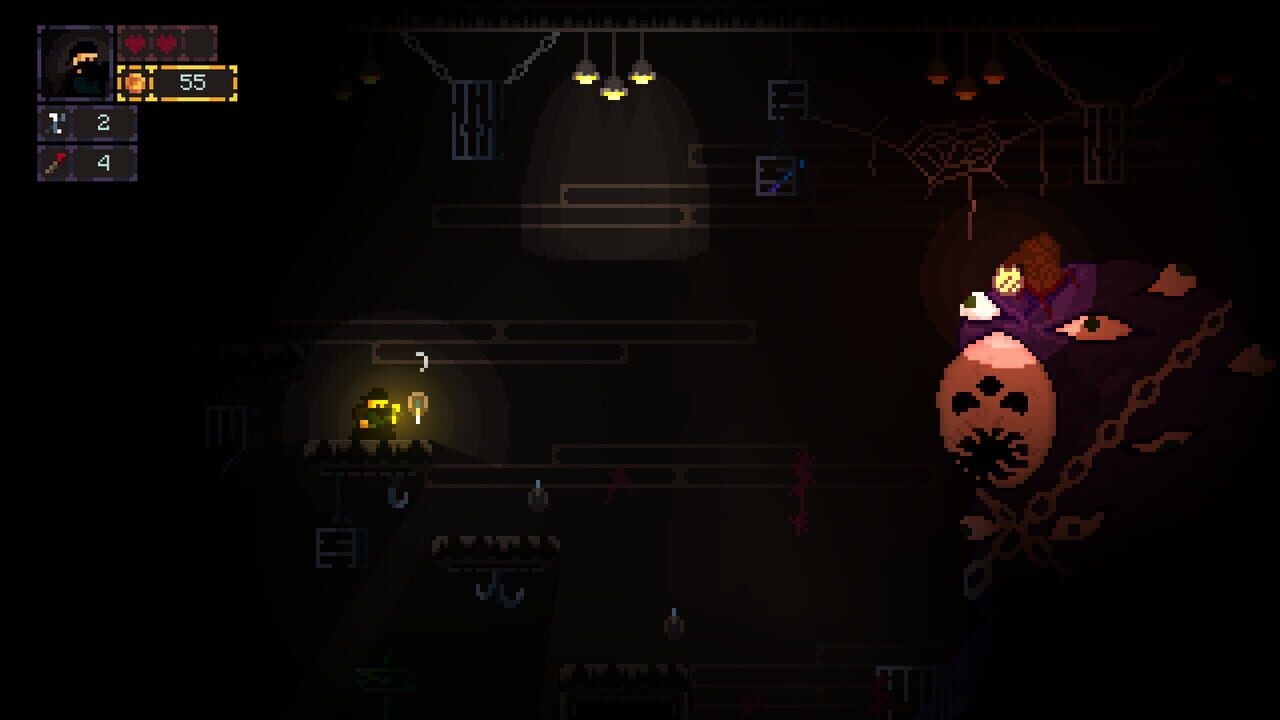The width and height of the screenshot is (1280, 720).
Task: Open the blue treasure chest on the ledge
Action: (x=777, y=176)
